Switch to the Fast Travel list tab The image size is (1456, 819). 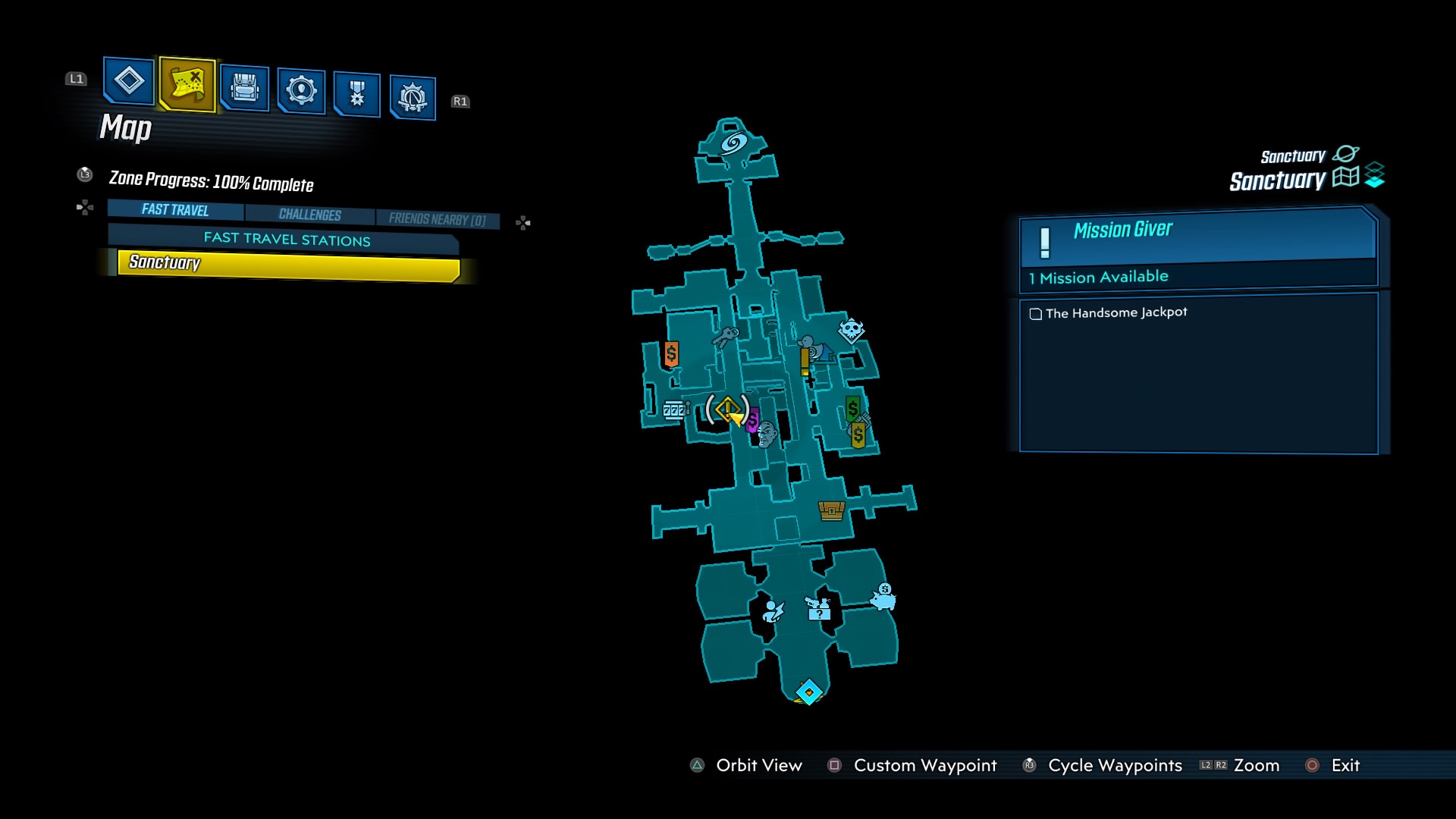point(175,210)
